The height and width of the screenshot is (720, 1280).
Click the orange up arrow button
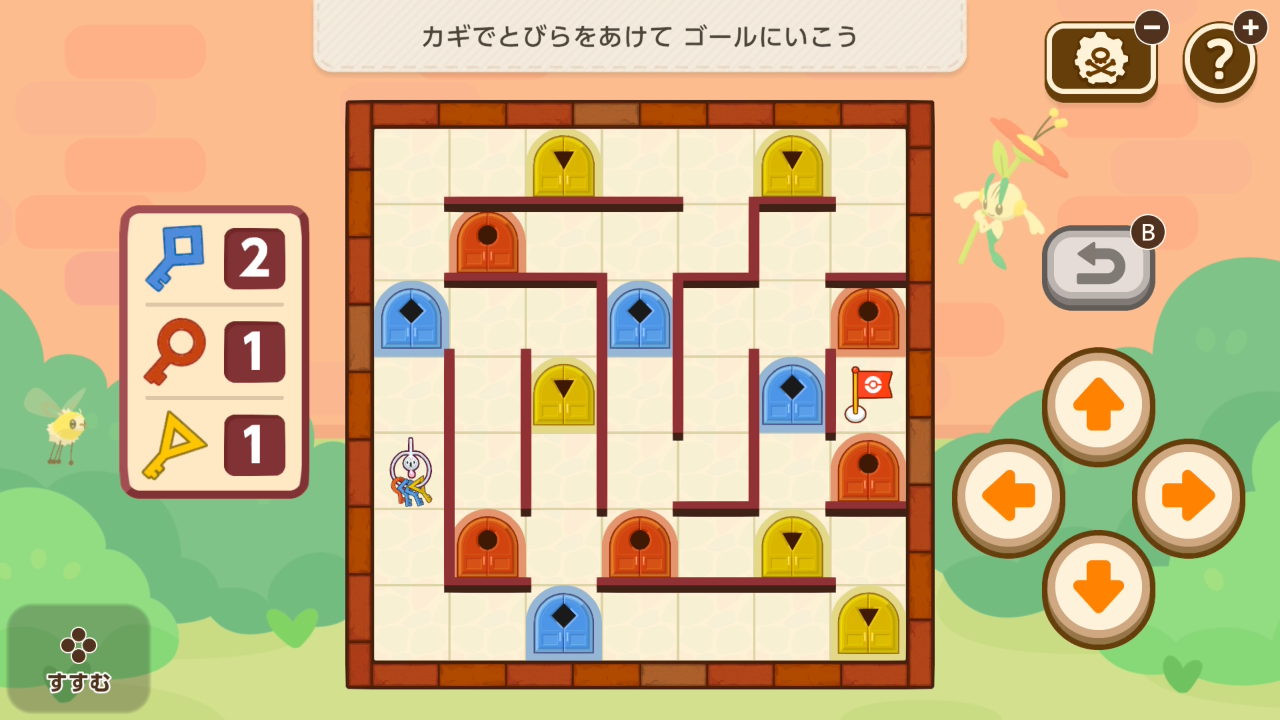[1098, 405]
